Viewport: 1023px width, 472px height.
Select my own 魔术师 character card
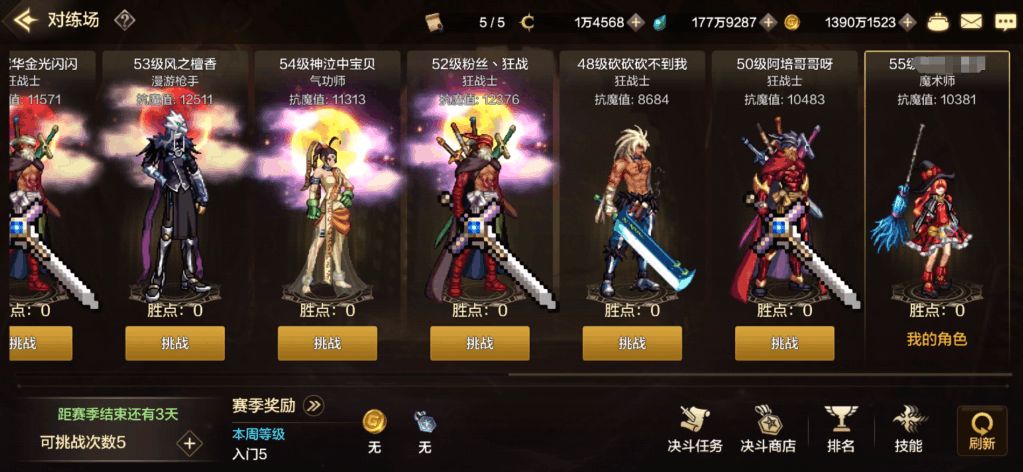pos(936,200)
